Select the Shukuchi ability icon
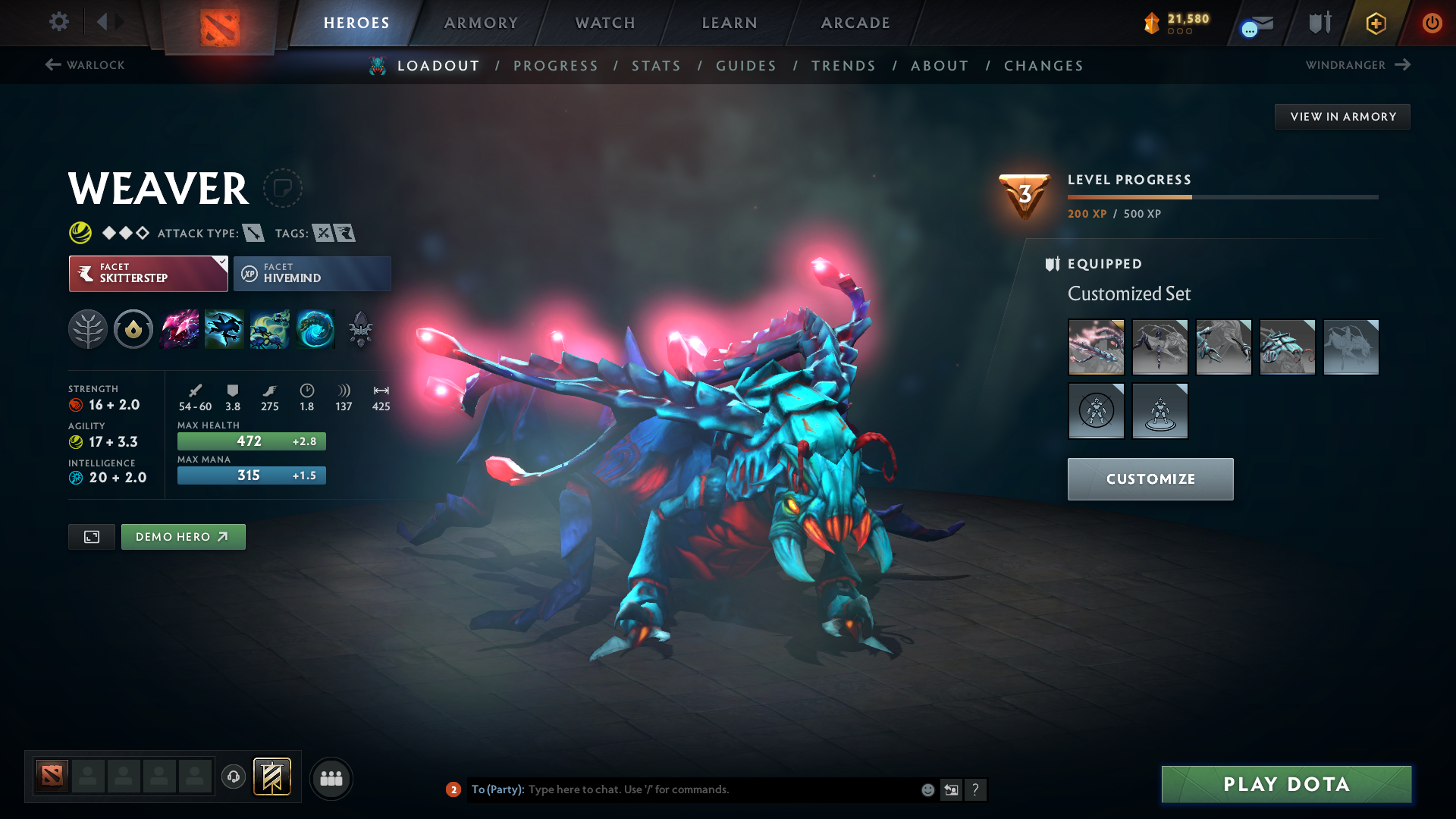The image size is (1456, 819). point(224,329)
